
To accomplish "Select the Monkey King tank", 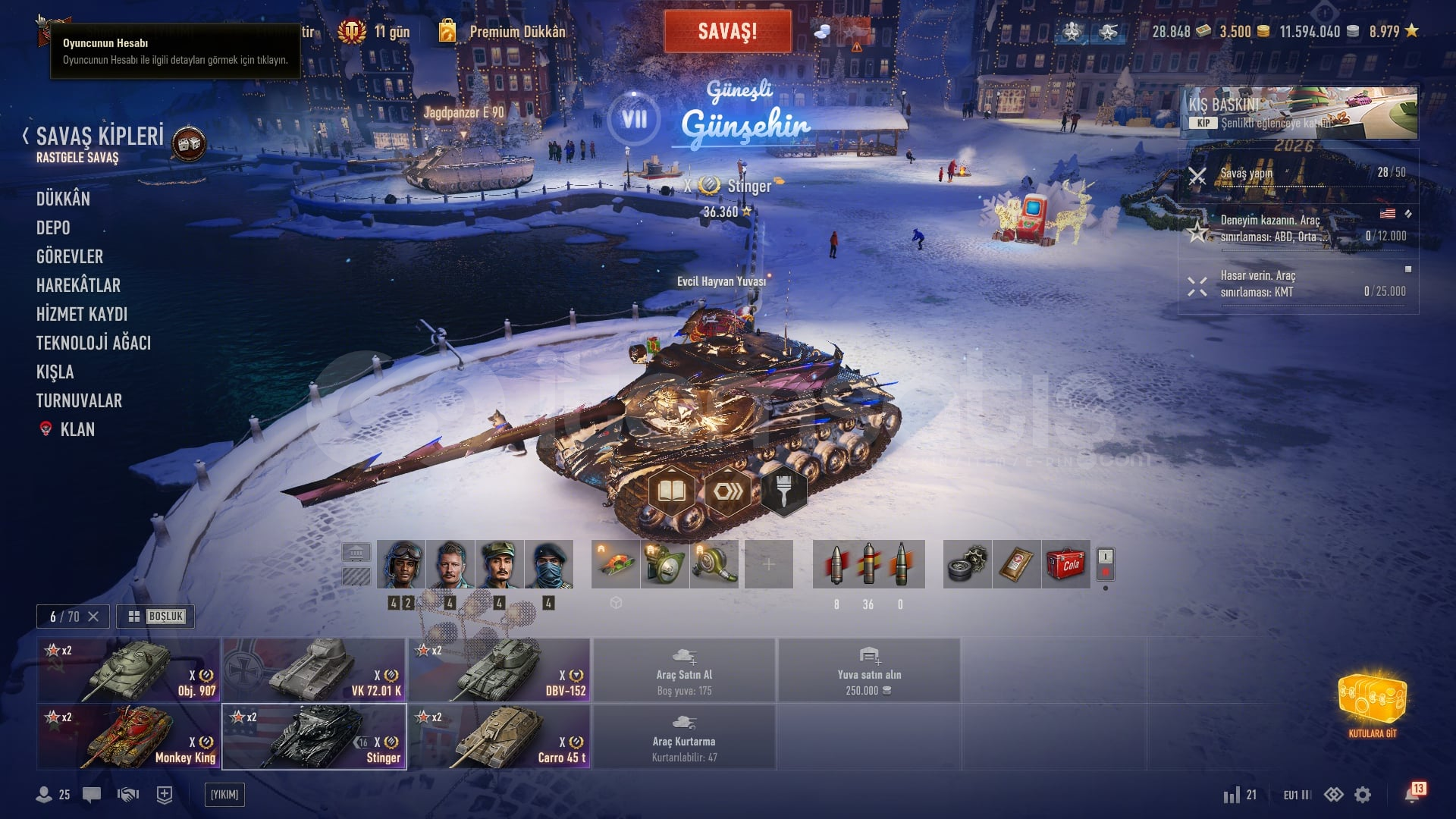I will (129, 736).
